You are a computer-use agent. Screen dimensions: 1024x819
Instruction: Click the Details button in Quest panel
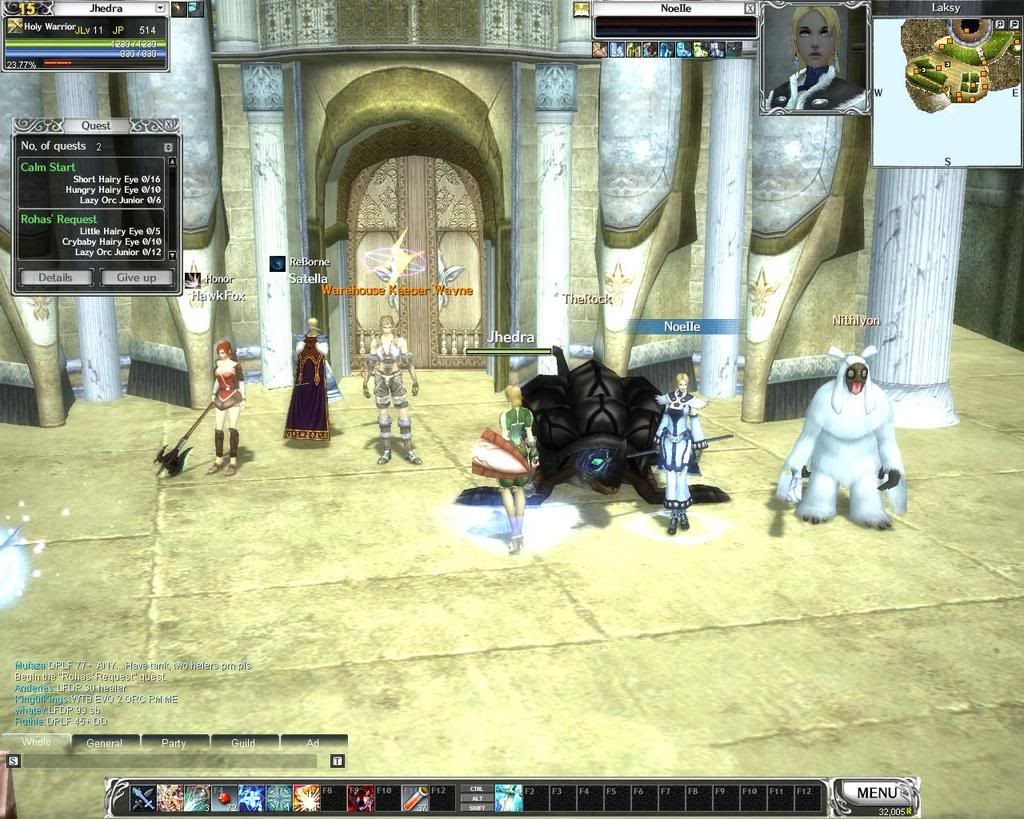pyautogui.click(x=55, y=278)
